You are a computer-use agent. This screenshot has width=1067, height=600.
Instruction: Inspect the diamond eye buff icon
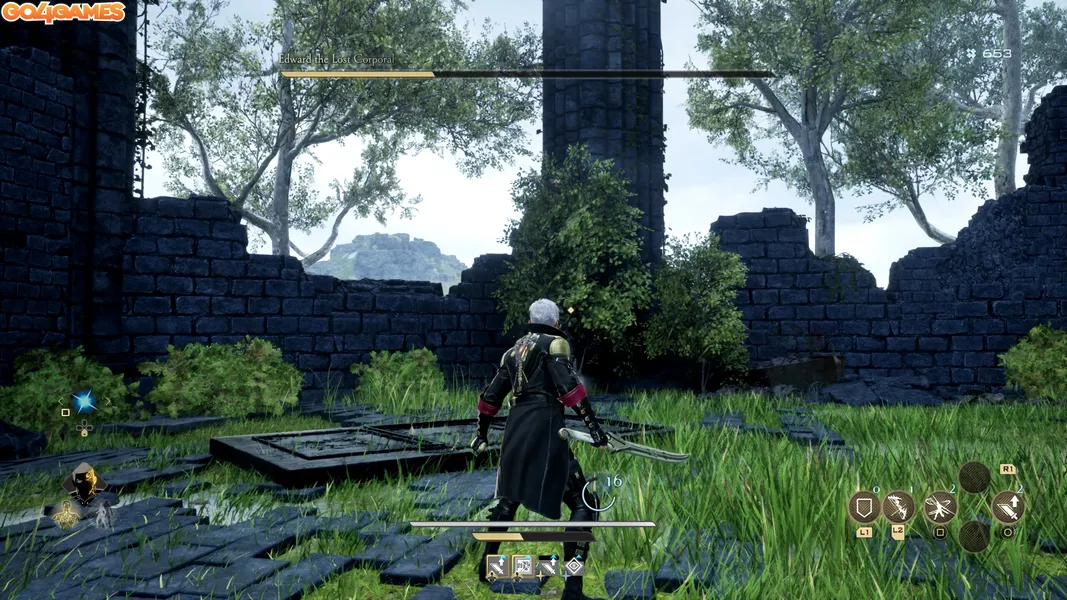[x=574, y=567]
